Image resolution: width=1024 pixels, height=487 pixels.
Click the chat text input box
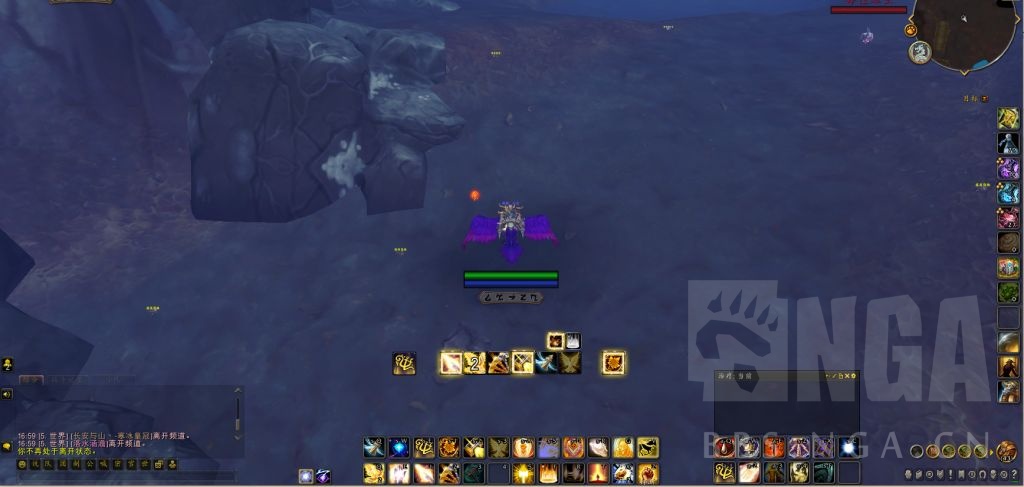click(x=120, y=477)
